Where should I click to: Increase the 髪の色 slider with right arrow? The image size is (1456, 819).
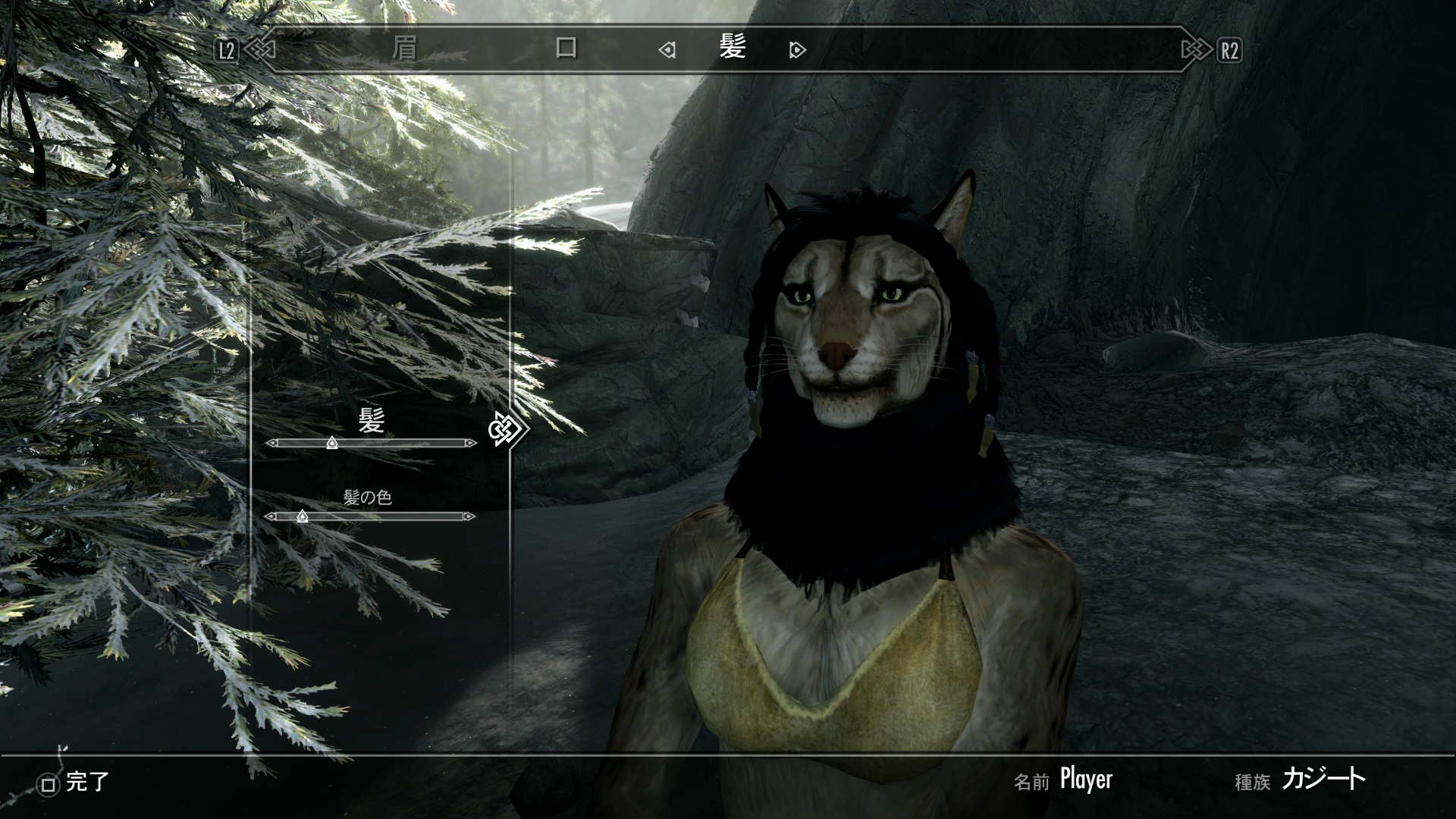point(469,516)
